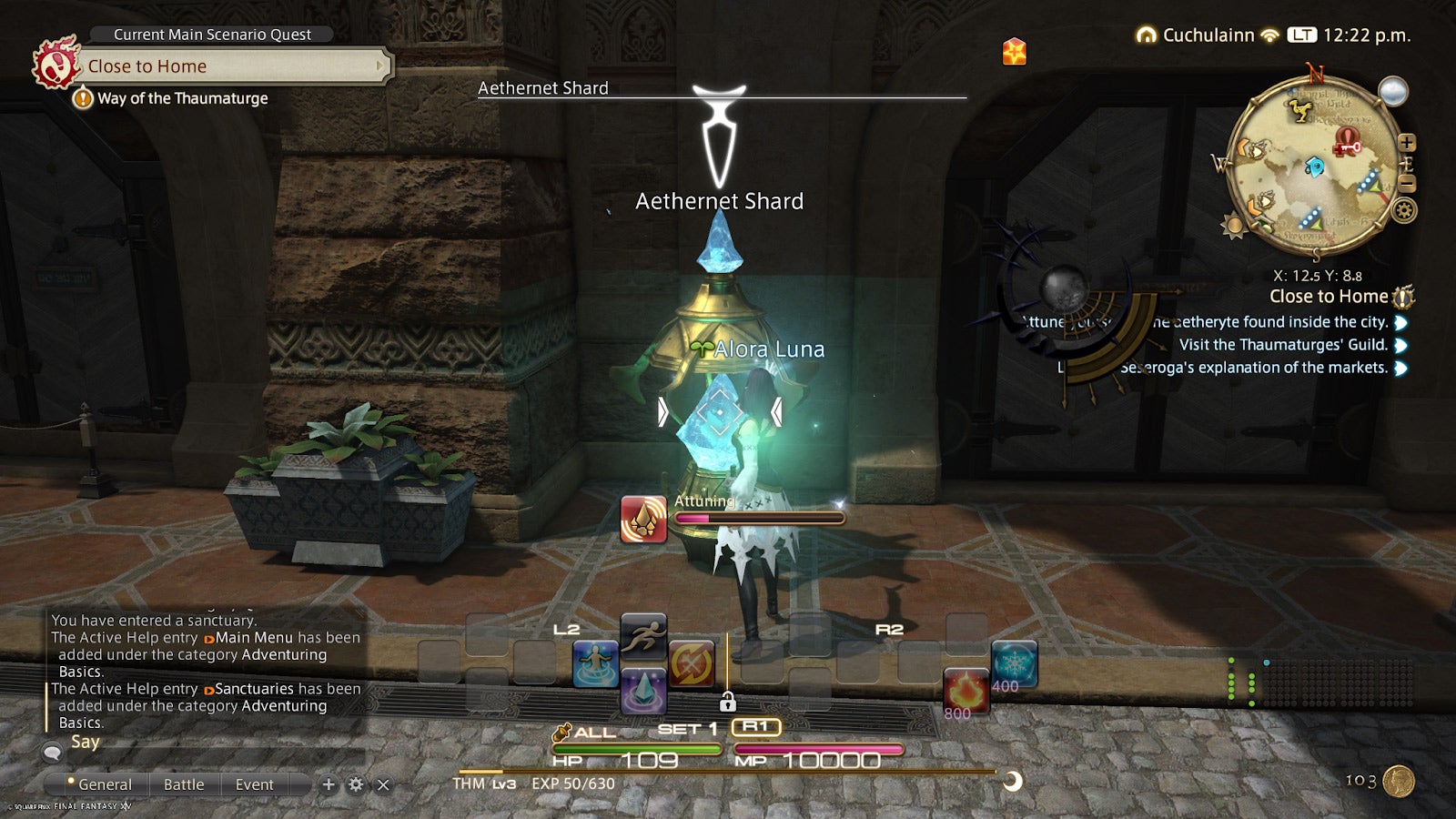The width and height of the screenshot is (1456, 819).
Task: Cast the Fire spell from the hotbar
Action: (x=966, y=688)
